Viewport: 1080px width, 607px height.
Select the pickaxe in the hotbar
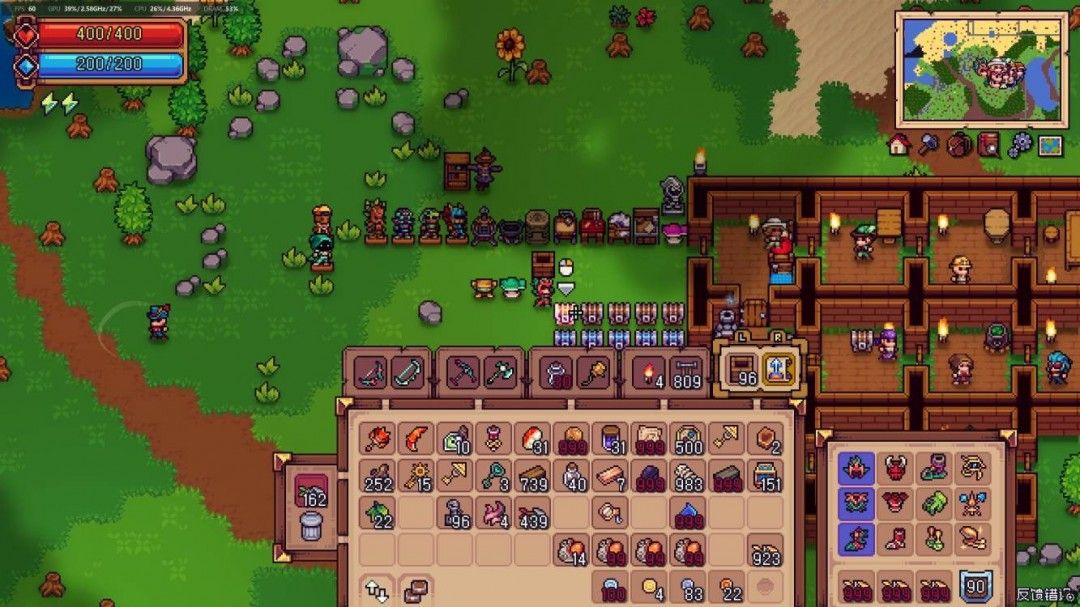click(463, 373)
